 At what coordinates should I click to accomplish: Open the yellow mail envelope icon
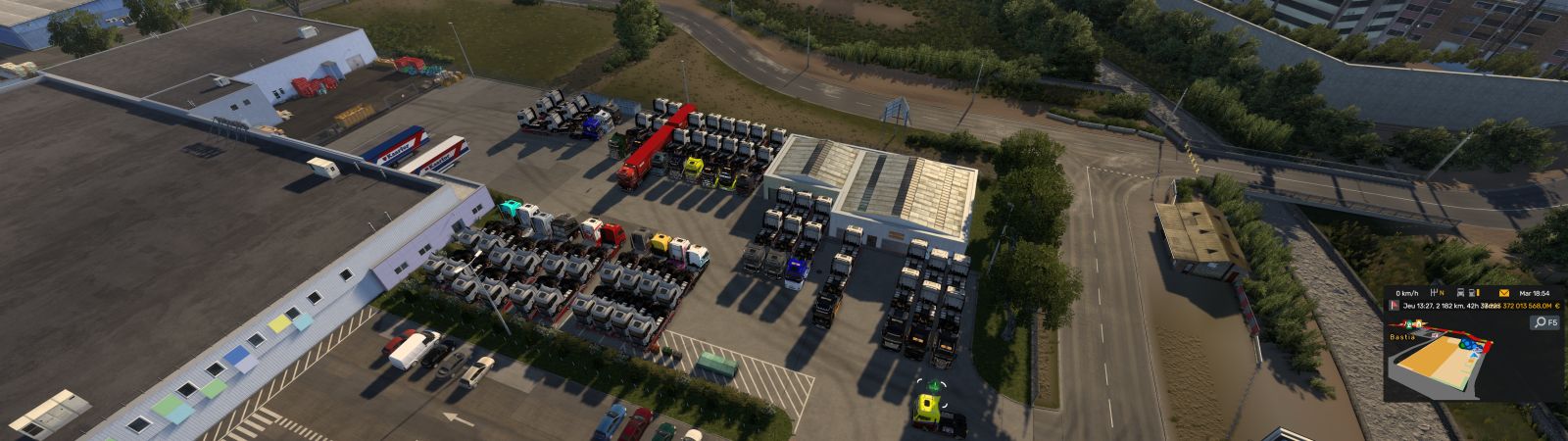[x=1503, y=292]
